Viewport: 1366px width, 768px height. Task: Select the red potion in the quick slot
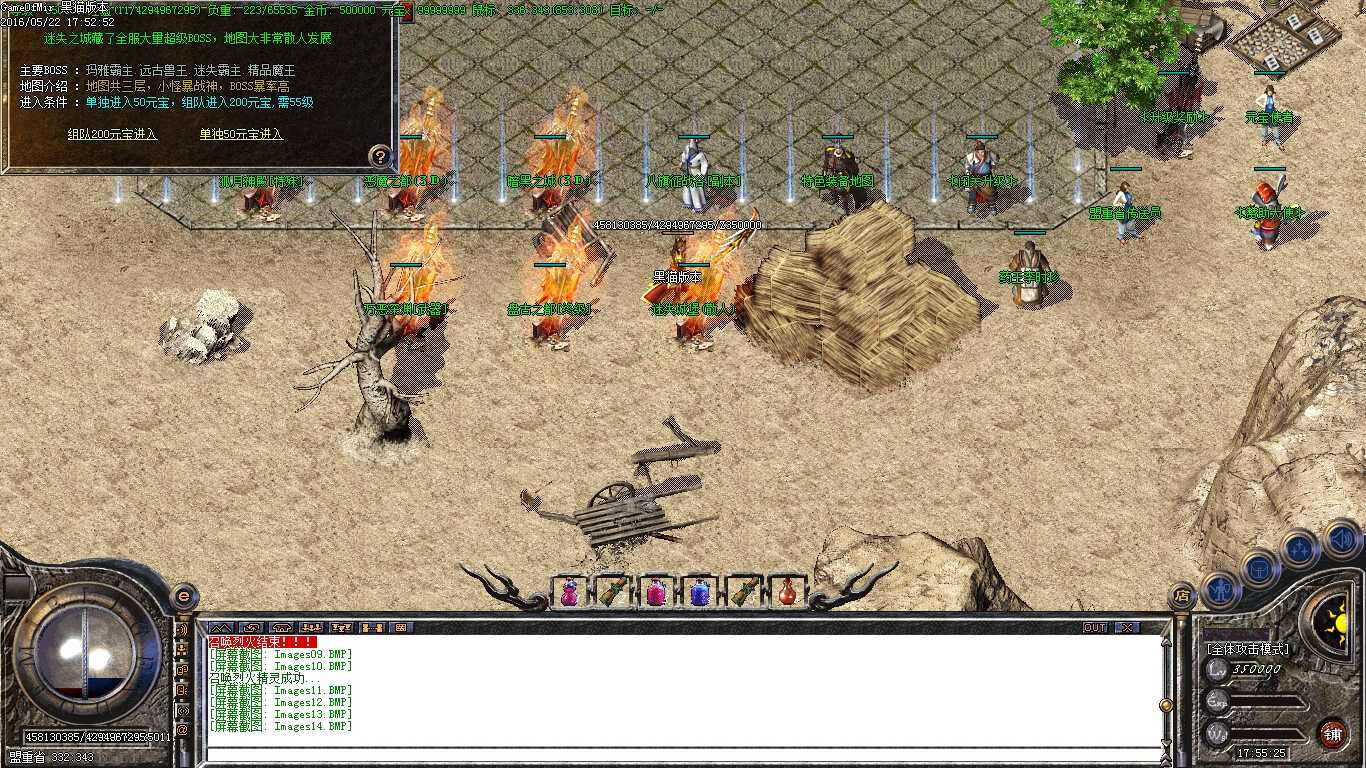(x=786, y=592)
